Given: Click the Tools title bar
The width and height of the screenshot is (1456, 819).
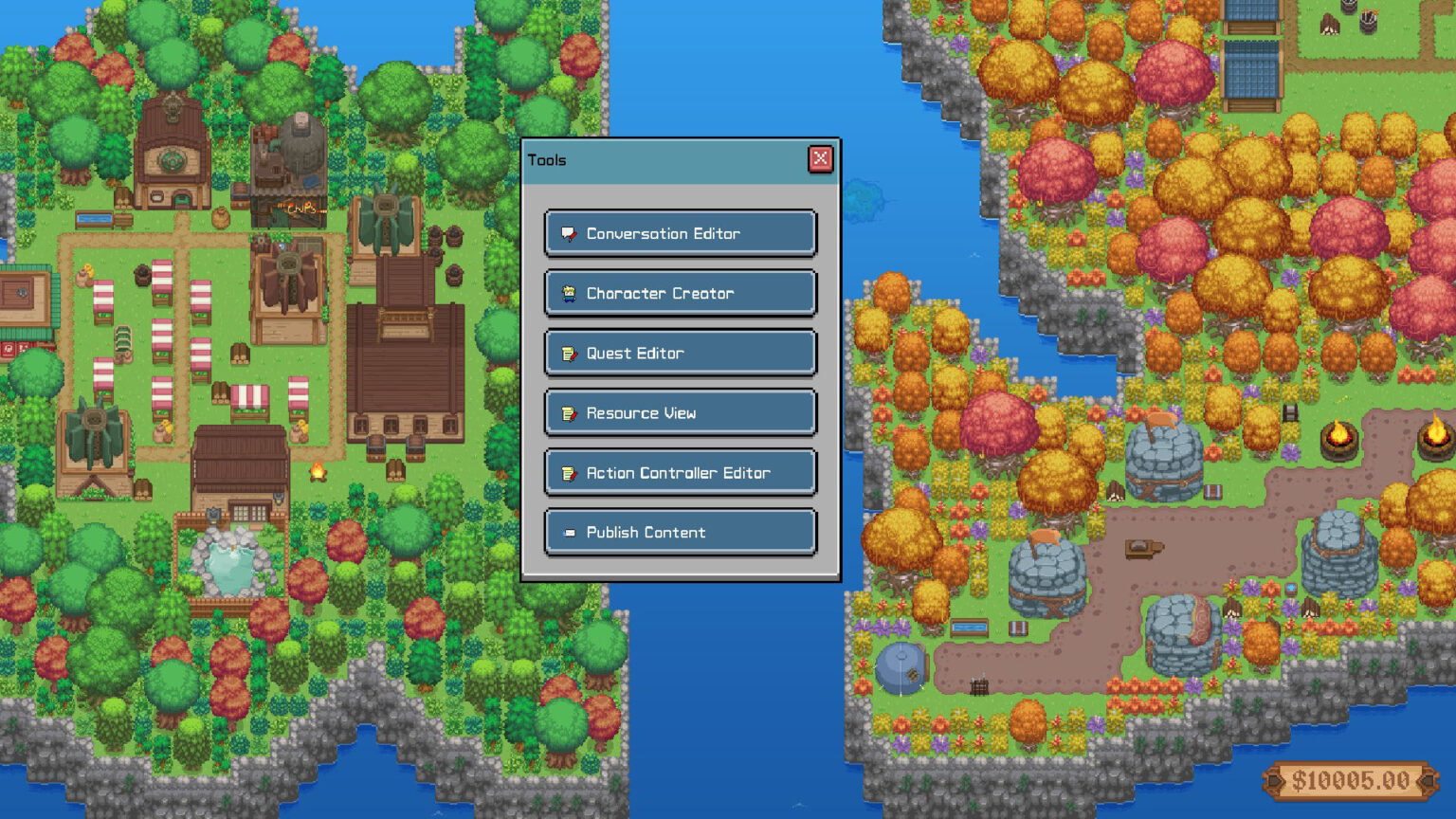Looking at the screenshot, I should (x=664, y=159).
